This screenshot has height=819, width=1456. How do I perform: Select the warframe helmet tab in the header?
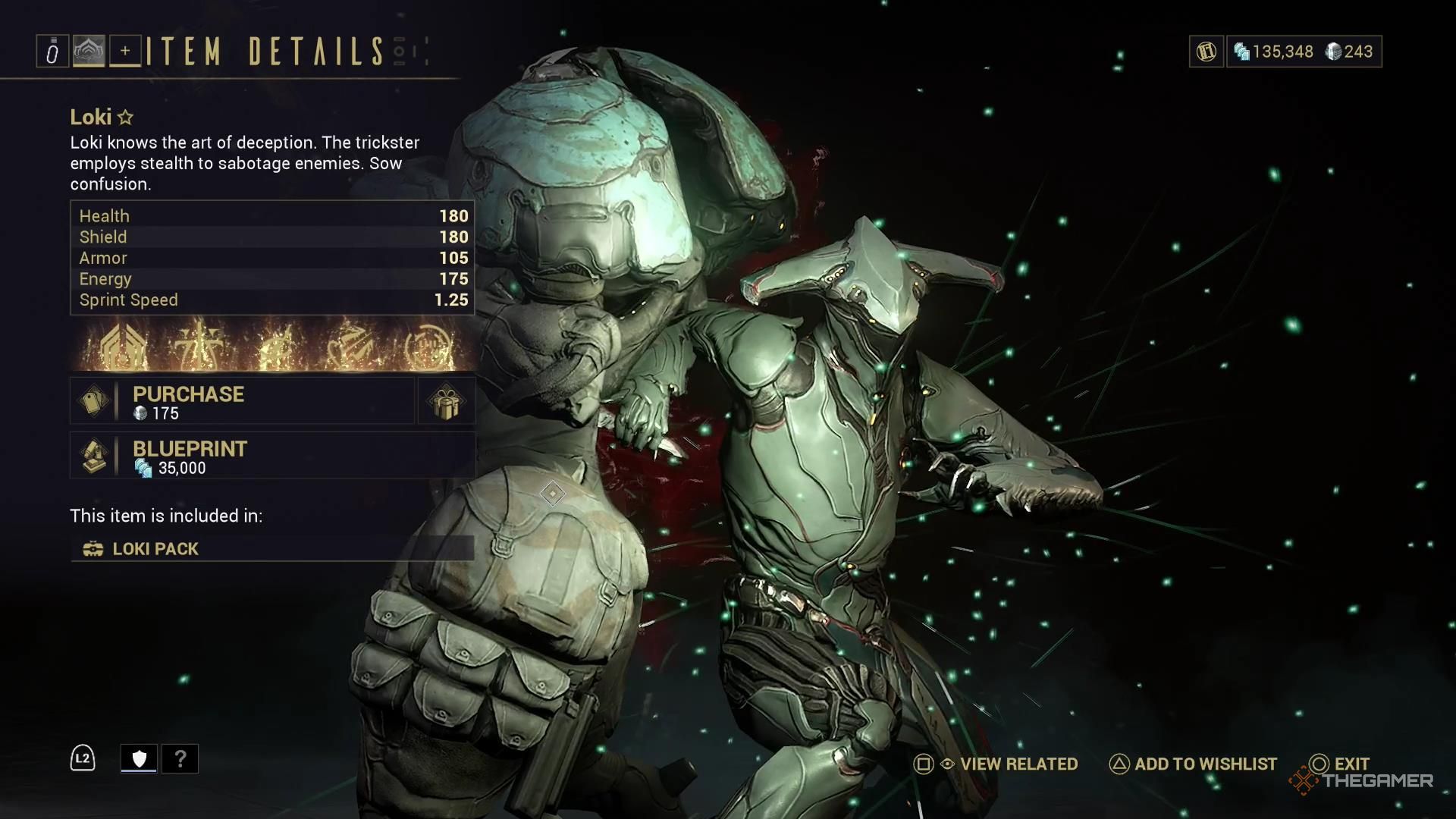pos(89,52)
